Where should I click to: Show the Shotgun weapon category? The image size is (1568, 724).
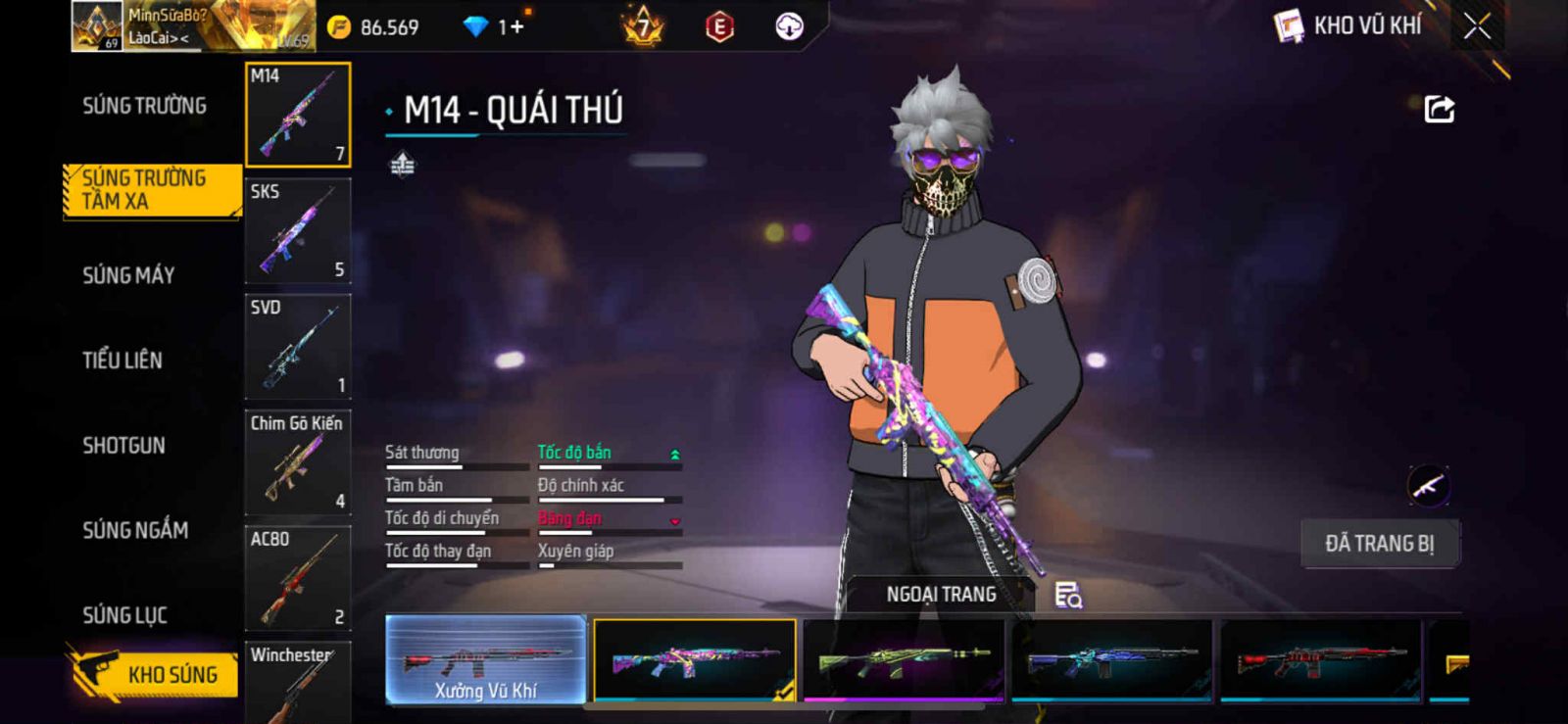pos(123,446)
